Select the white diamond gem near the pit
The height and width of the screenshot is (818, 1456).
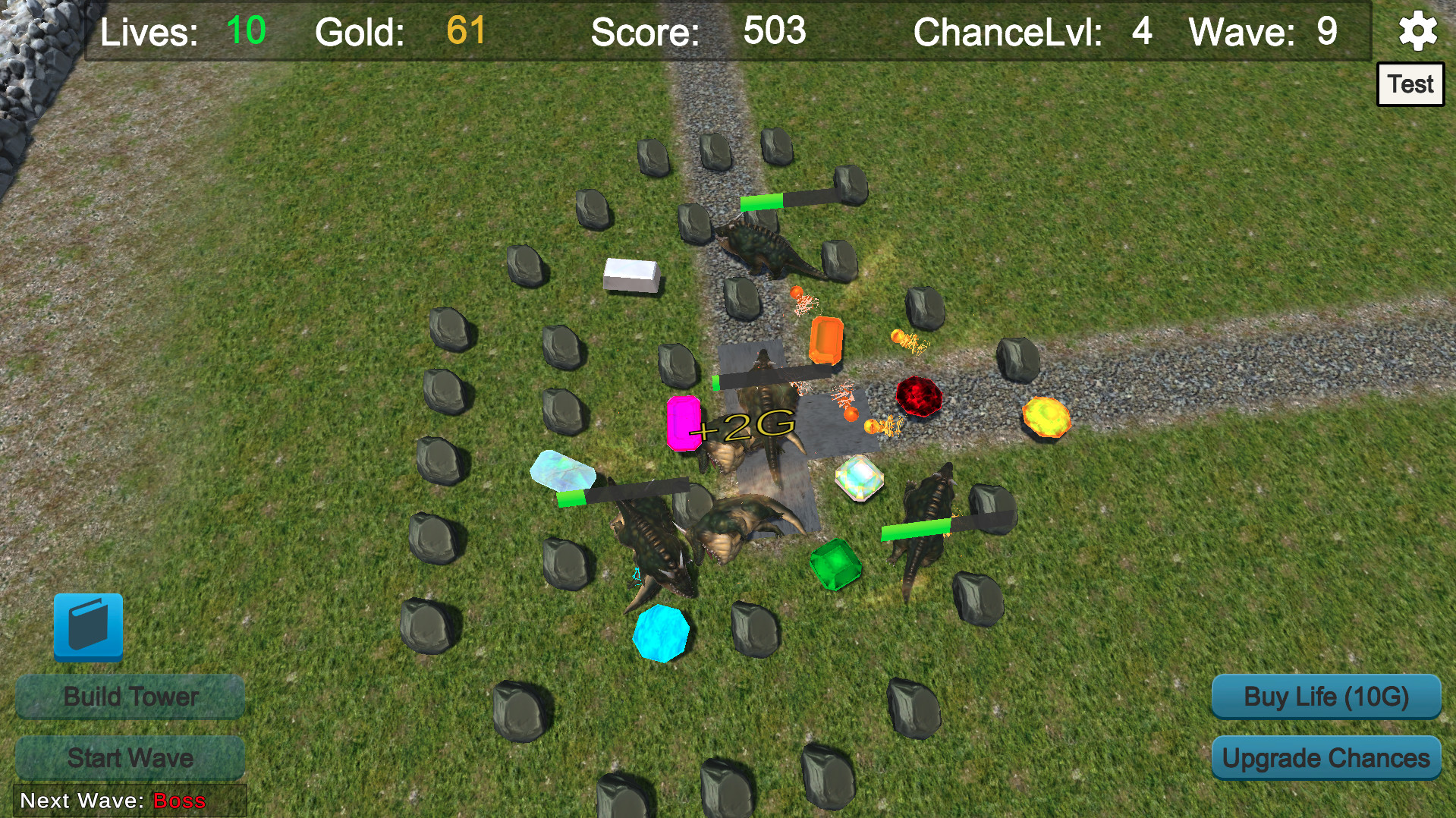[x=860, y=480]
